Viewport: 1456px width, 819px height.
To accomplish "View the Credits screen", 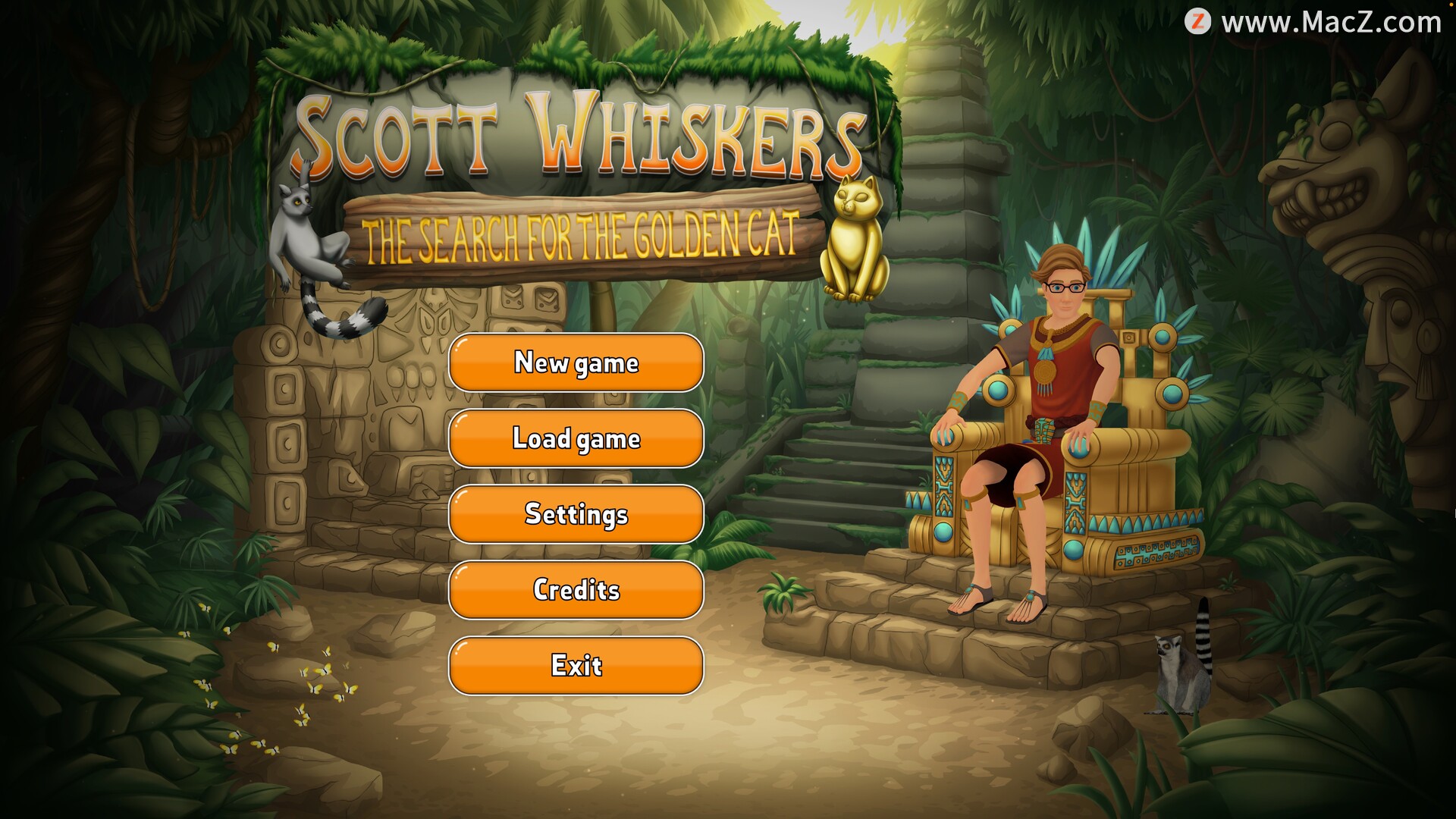I will click(576, 590).
